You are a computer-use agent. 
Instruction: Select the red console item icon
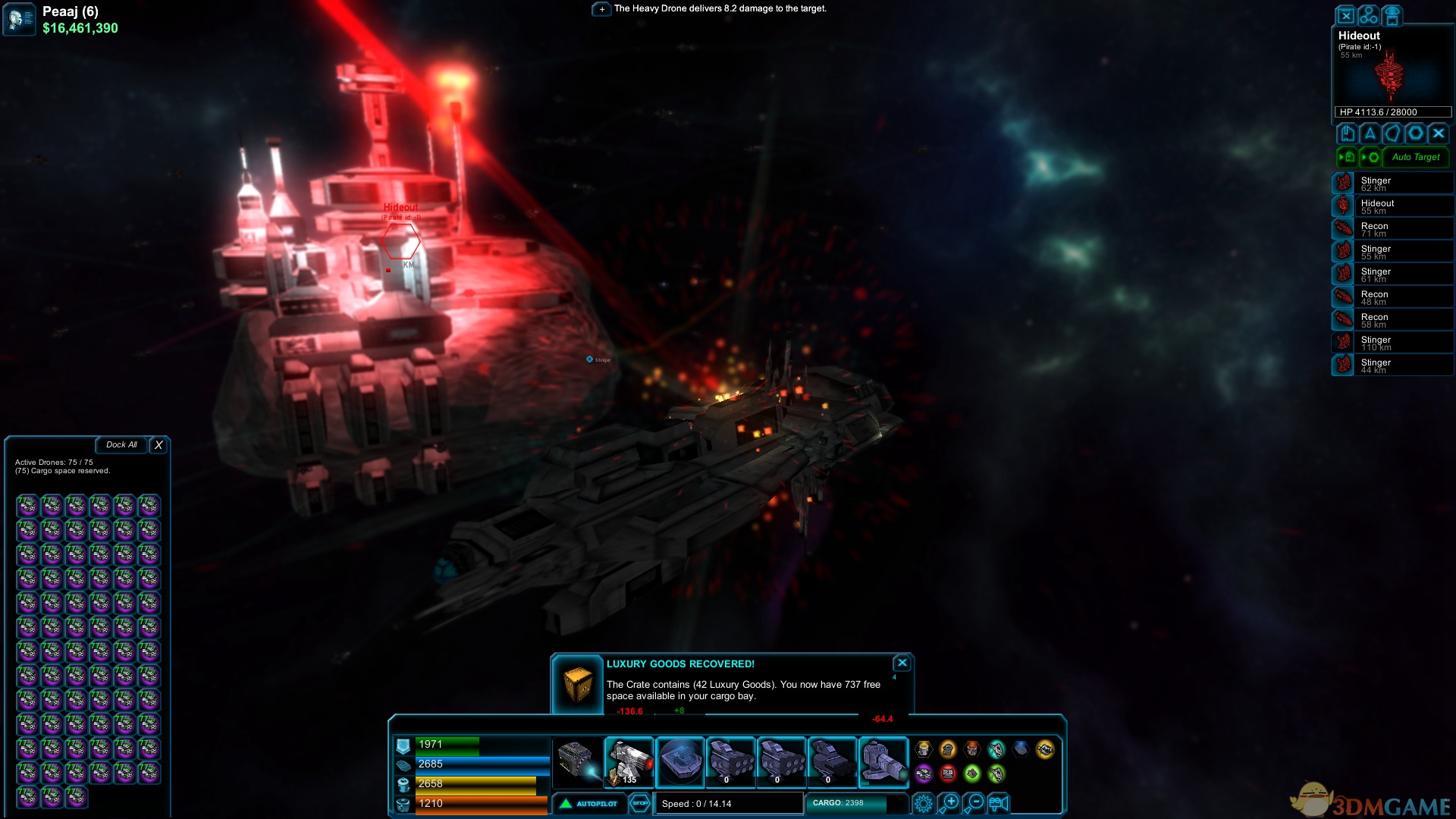pos(949,774)
